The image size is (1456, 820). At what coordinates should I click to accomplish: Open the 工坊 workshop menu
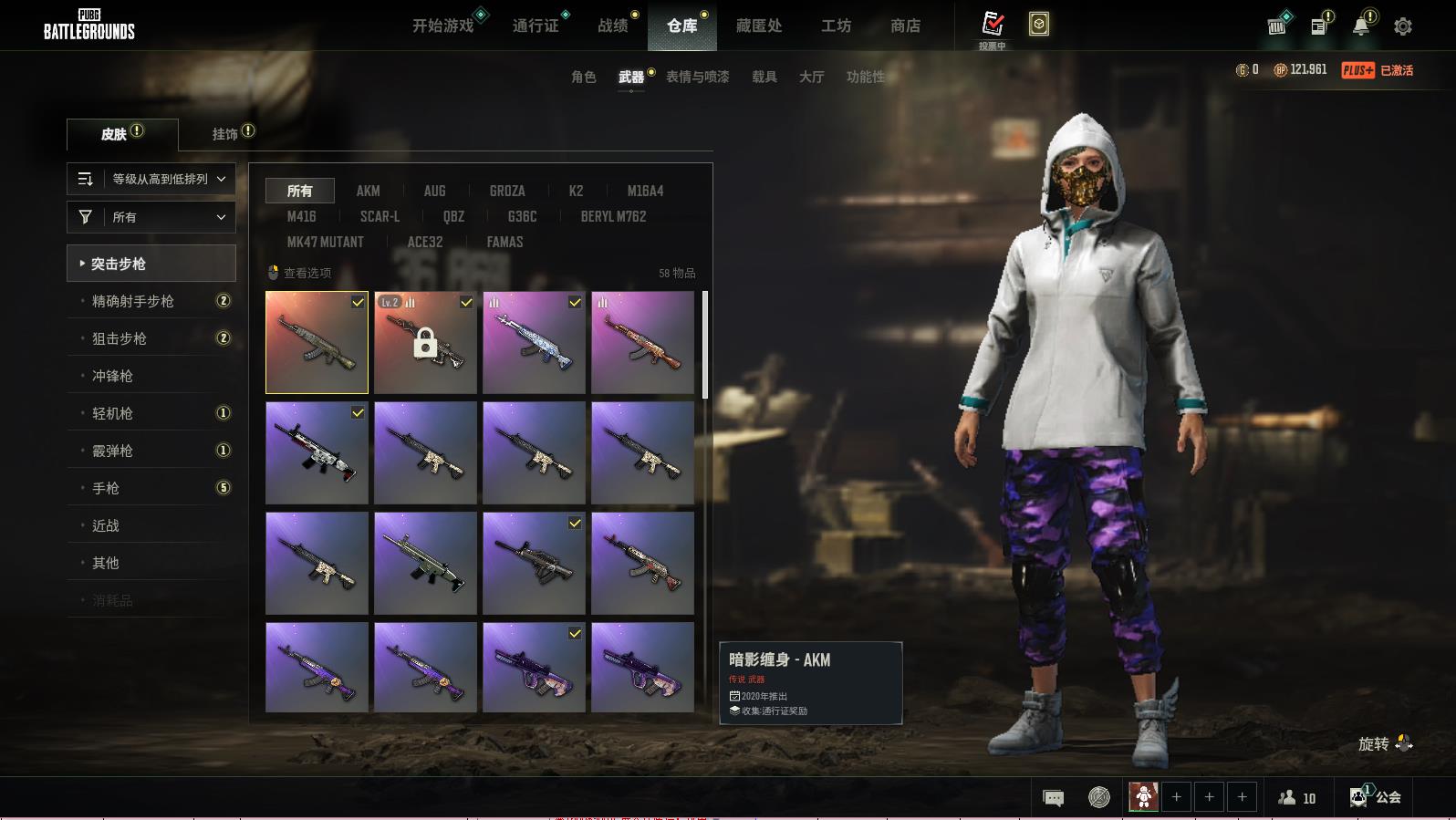click(x=836, y=26)
